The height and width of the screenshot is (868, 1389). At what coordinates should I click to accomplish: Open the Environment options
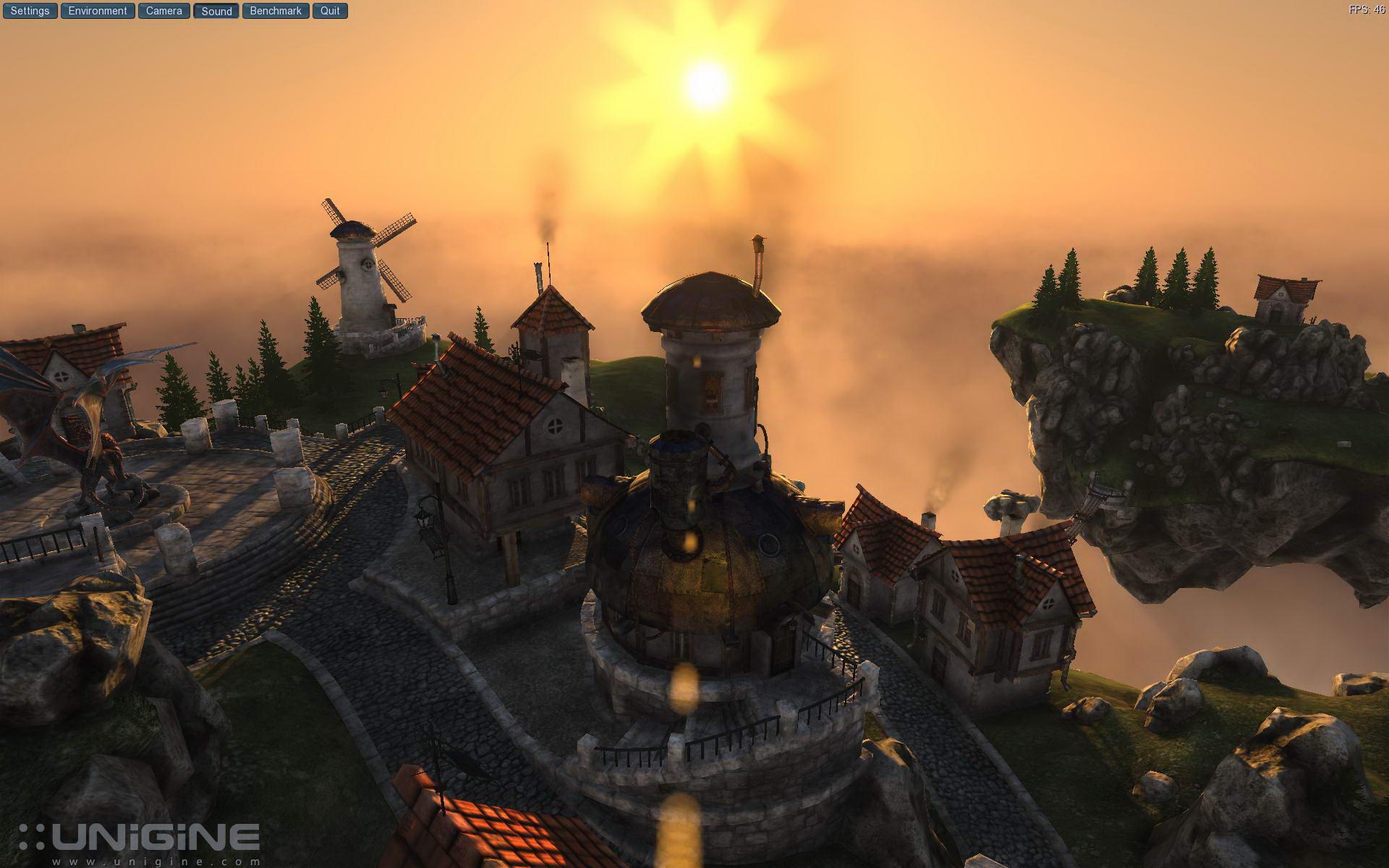tap(98, 11)
